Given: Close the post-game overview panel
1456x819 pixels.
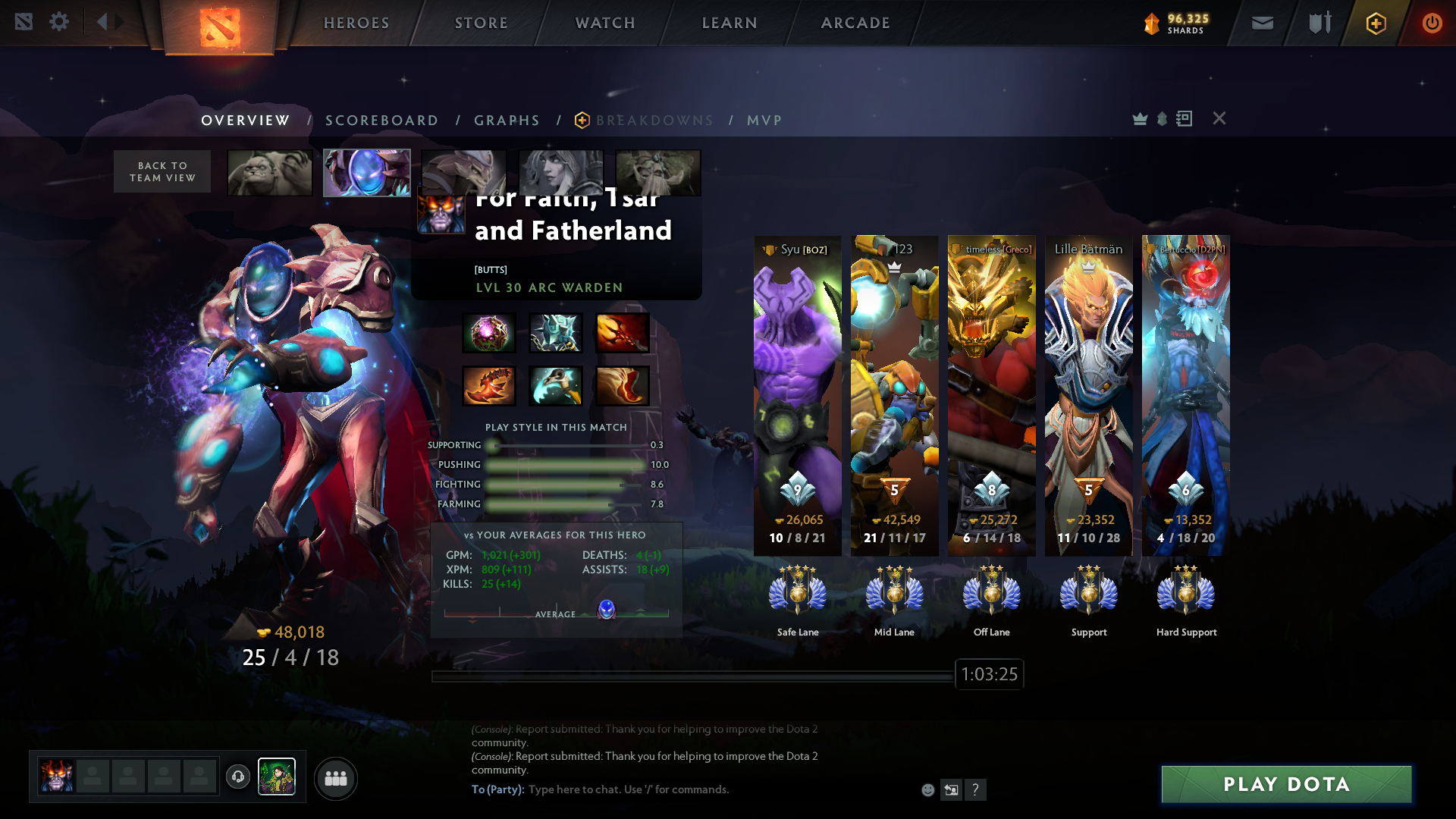Looking at the screenshot, I should click(1219, 118).
